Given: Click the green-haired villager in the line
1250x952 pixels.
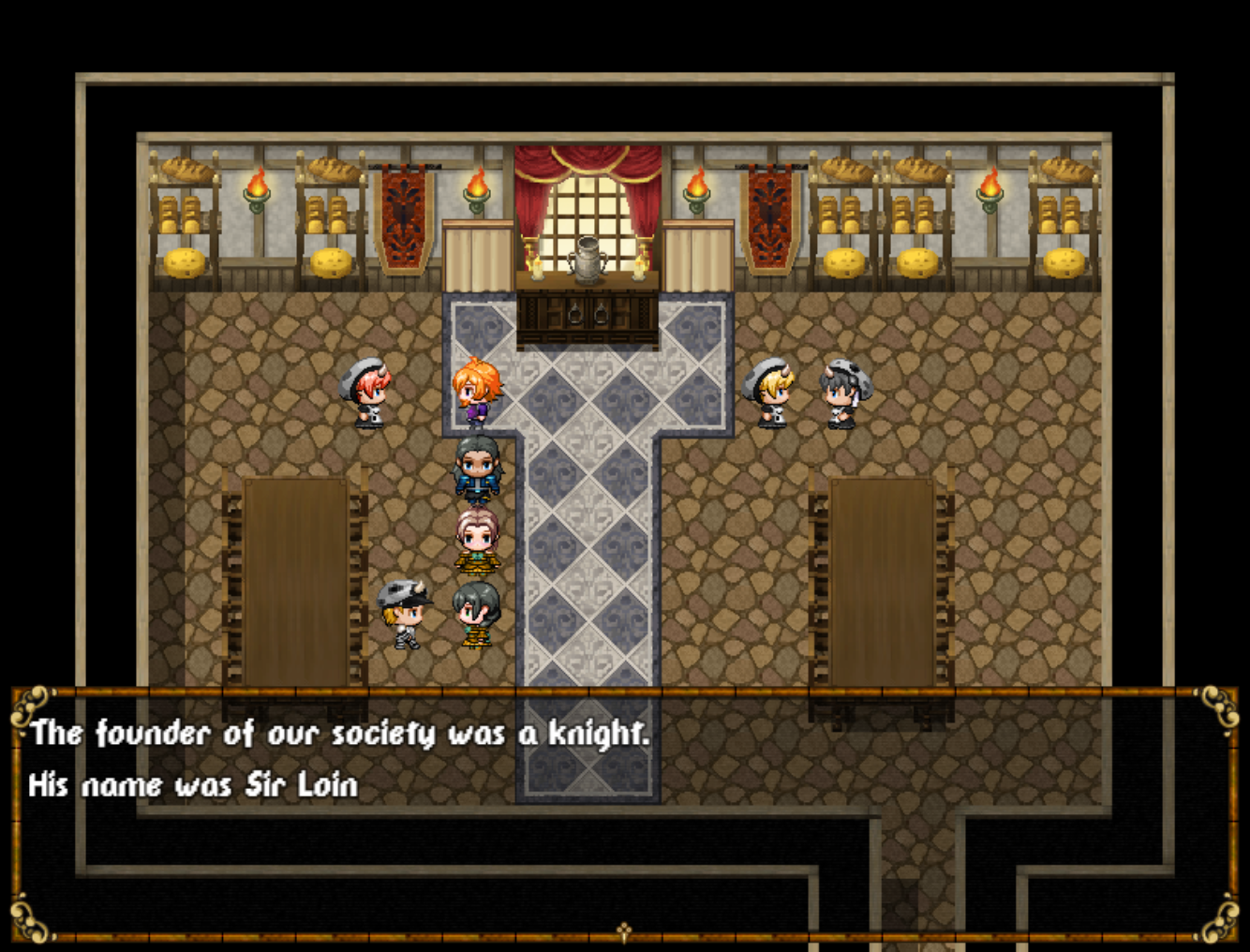Looking at the screenshot, I should point(478,614).
